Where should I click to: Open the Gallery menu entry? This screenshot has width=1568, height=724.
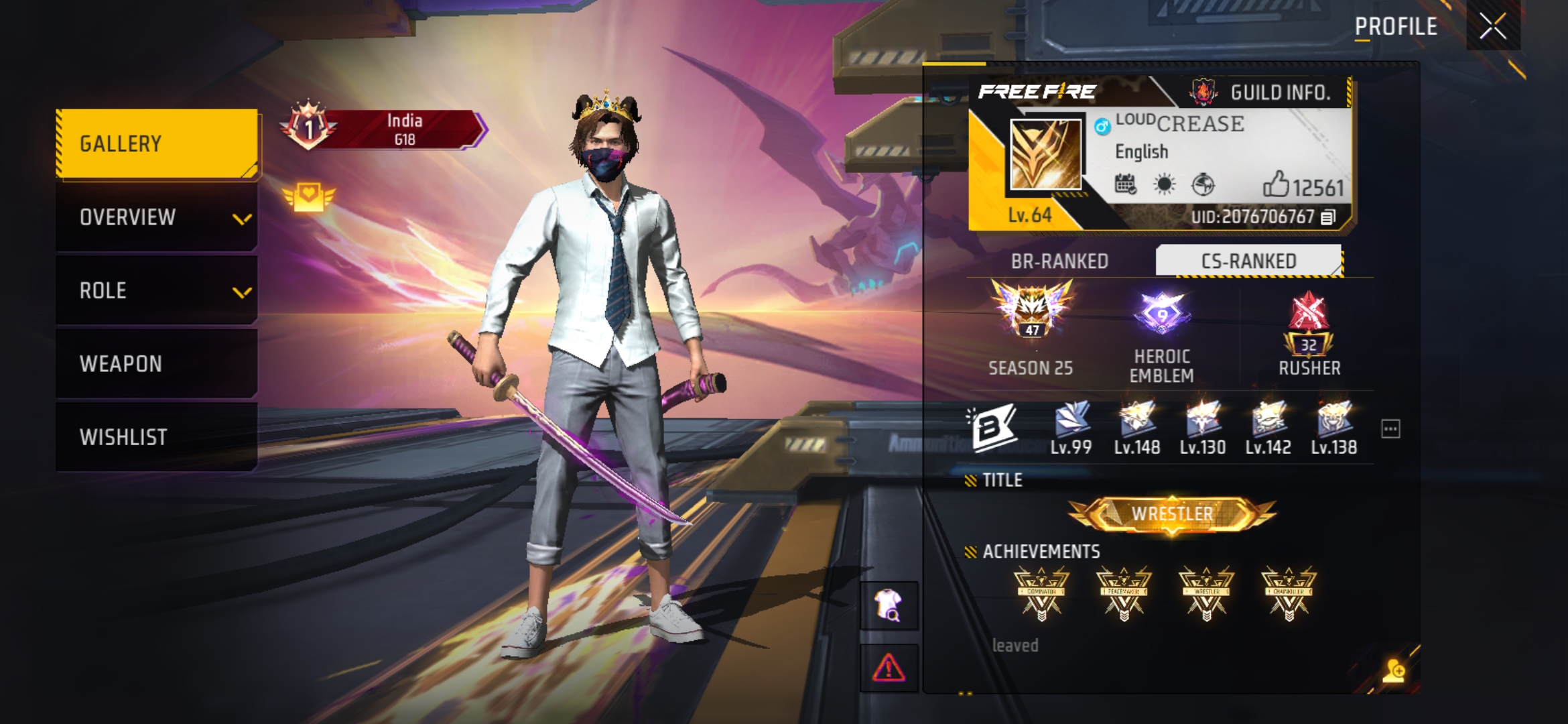(x=157, y=143)
